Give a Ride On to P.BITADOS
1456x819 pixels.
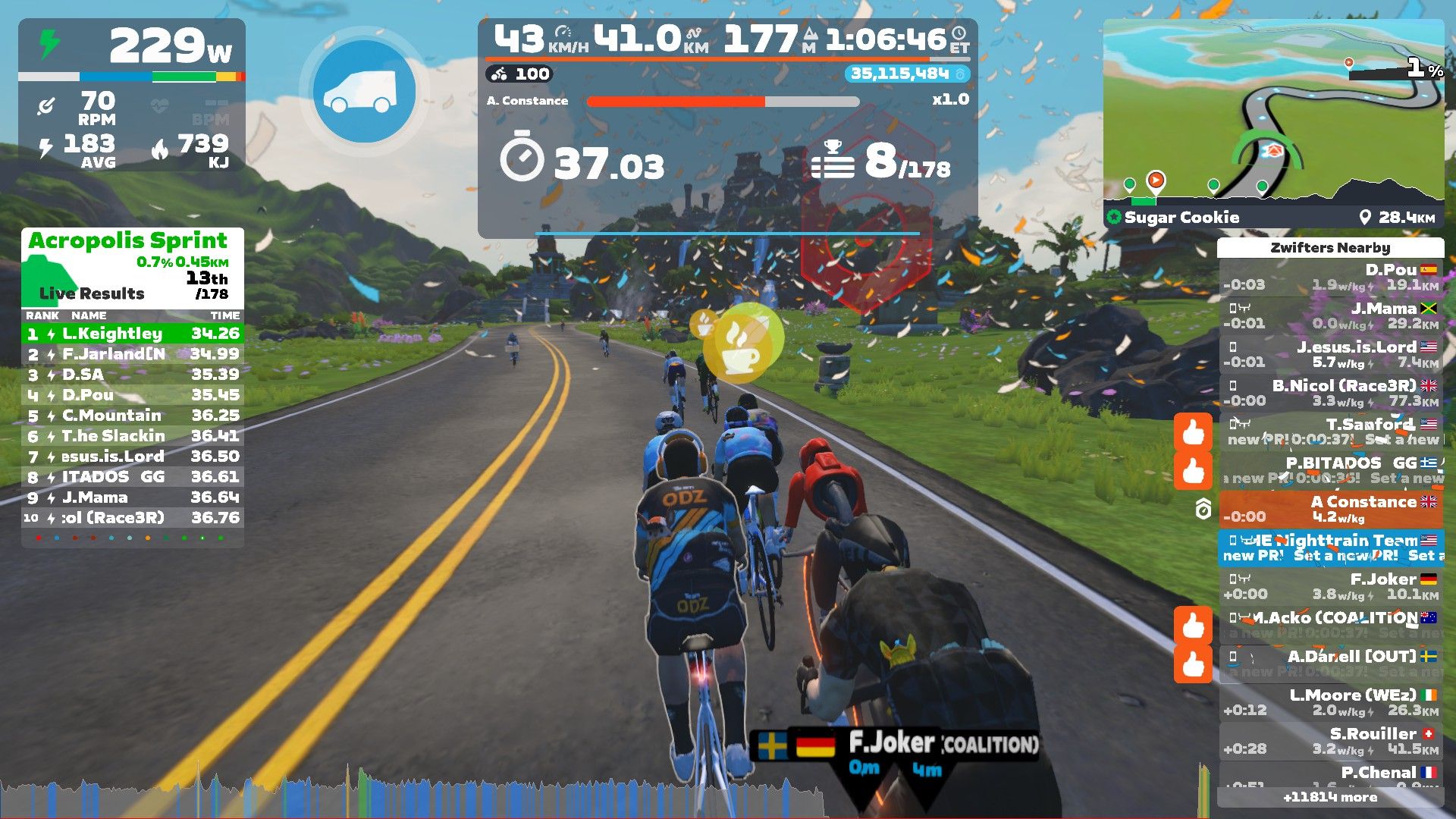[x=1193, y=471]
